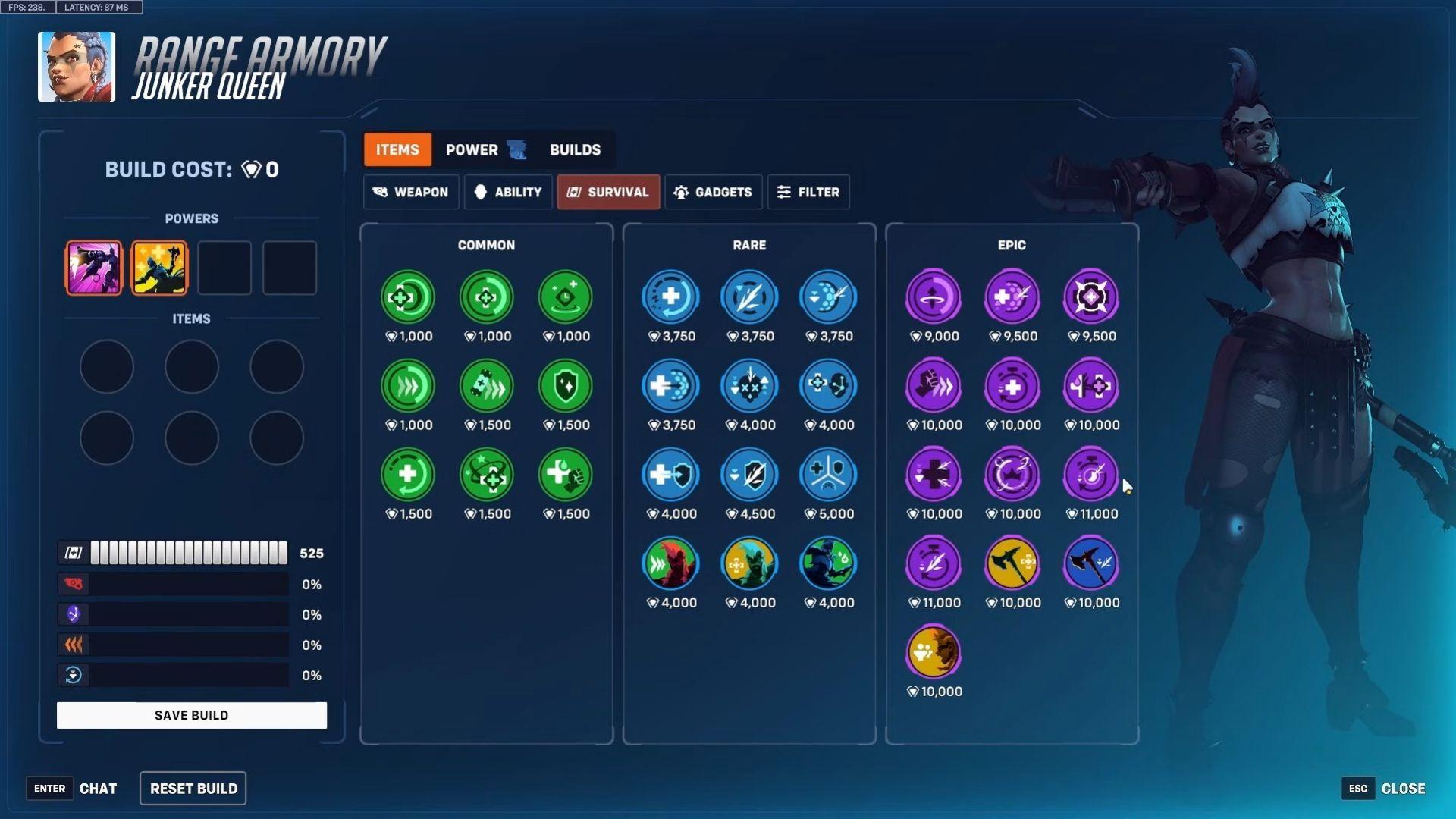Buy the gold team Epic item costing 10,000
Screen dimensions: 1456x819
pyautogui.click(x=932, y=651)
